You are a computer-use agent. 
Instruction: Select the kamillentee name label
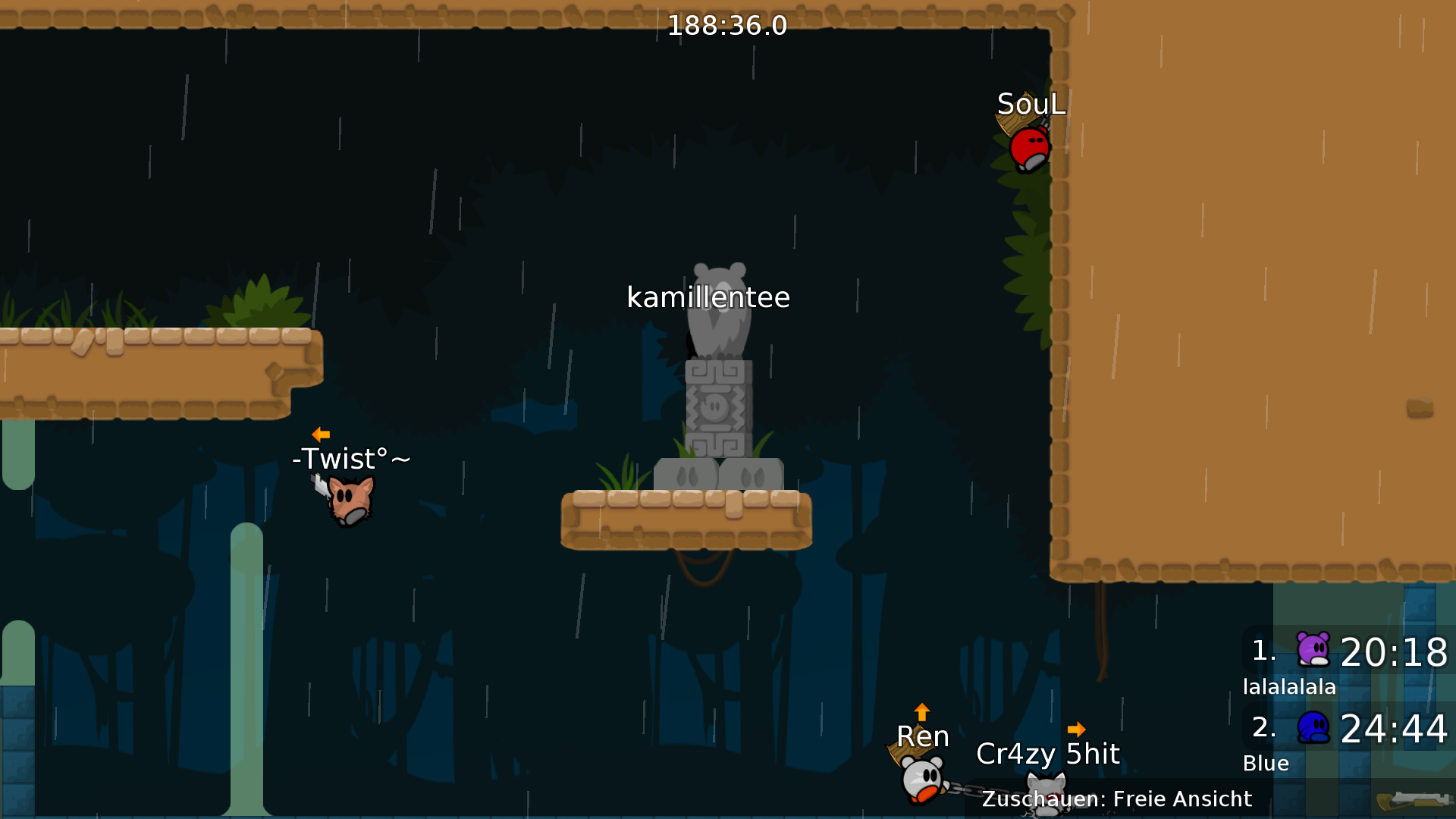(708, 298)
